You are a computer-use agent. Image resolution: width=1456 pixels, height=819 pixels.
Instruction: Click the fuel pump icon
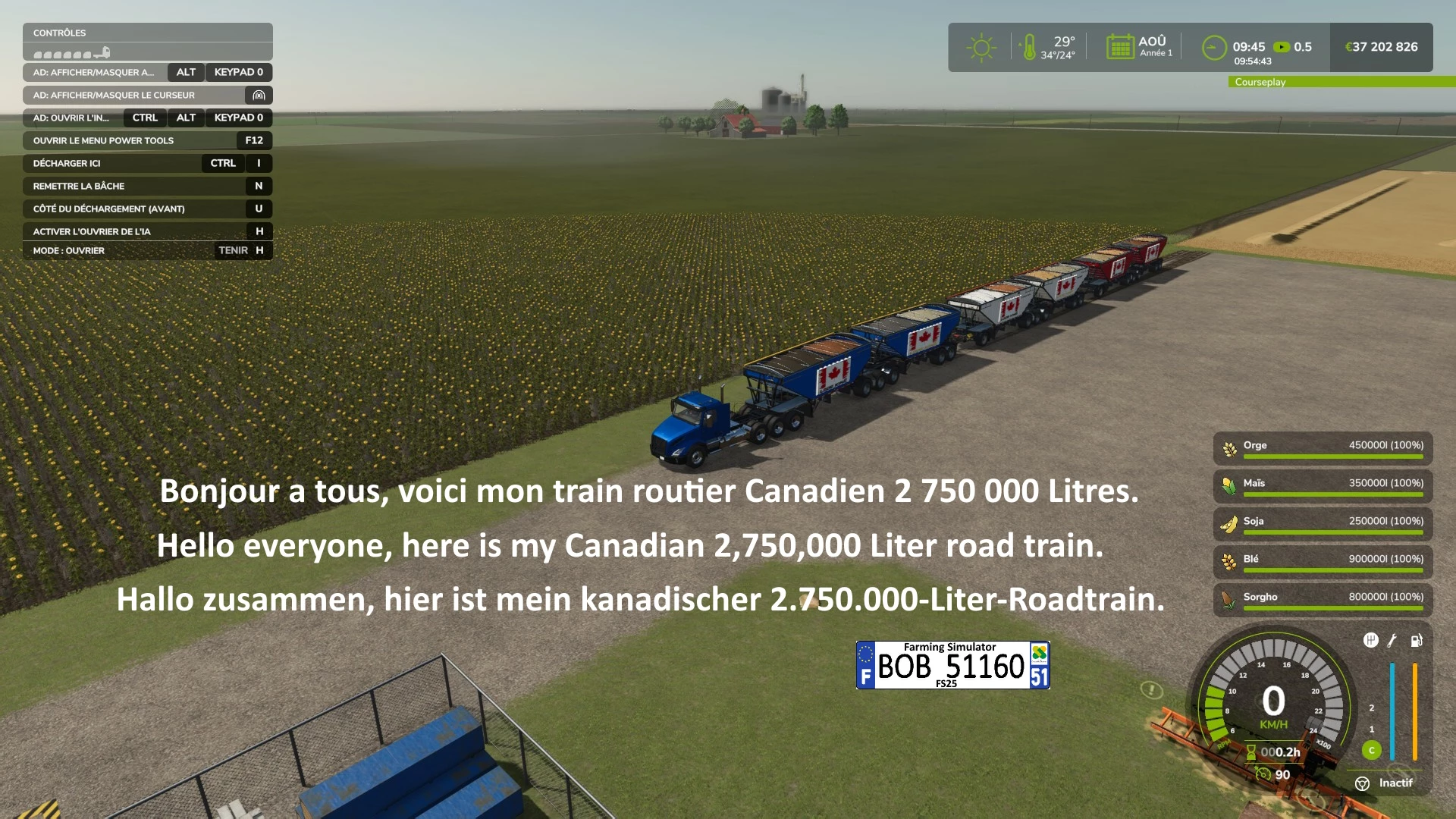click(1416, 640)
